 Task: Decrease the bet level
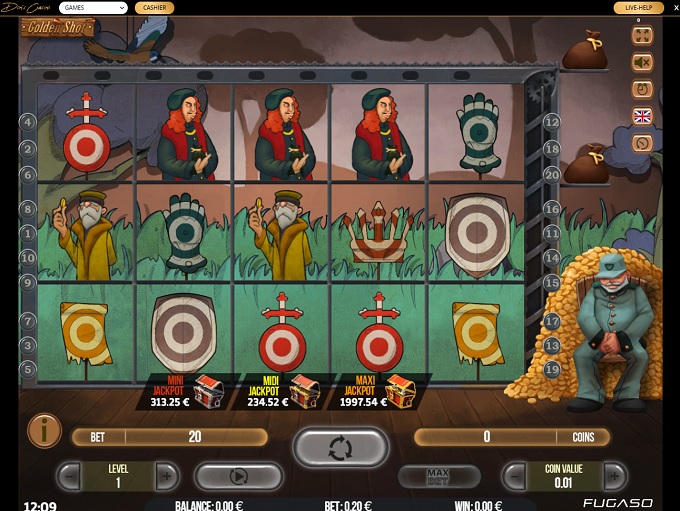69,475
